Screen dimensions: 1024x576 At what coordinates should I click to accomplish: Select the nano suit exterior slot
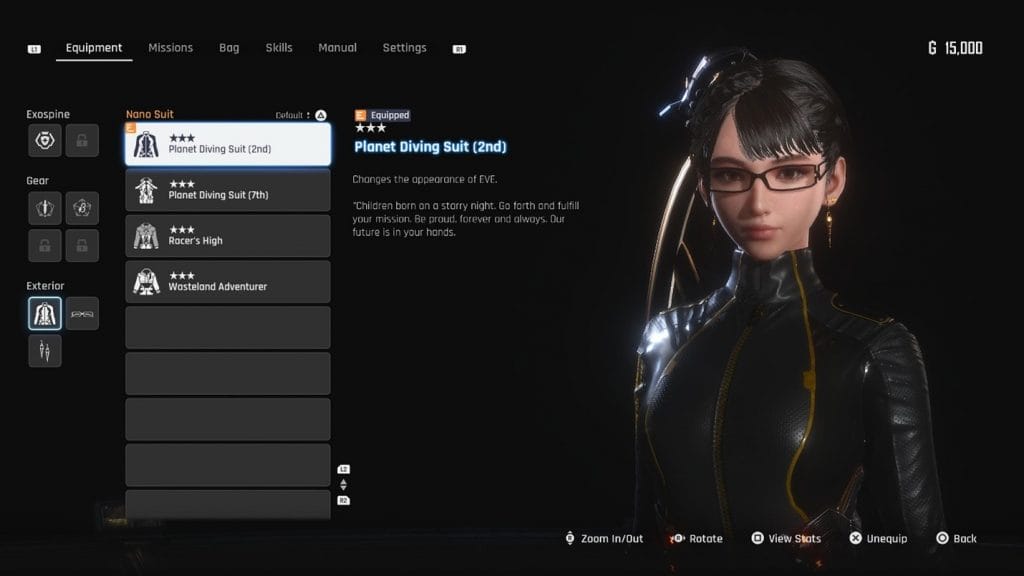click(45, 313)
